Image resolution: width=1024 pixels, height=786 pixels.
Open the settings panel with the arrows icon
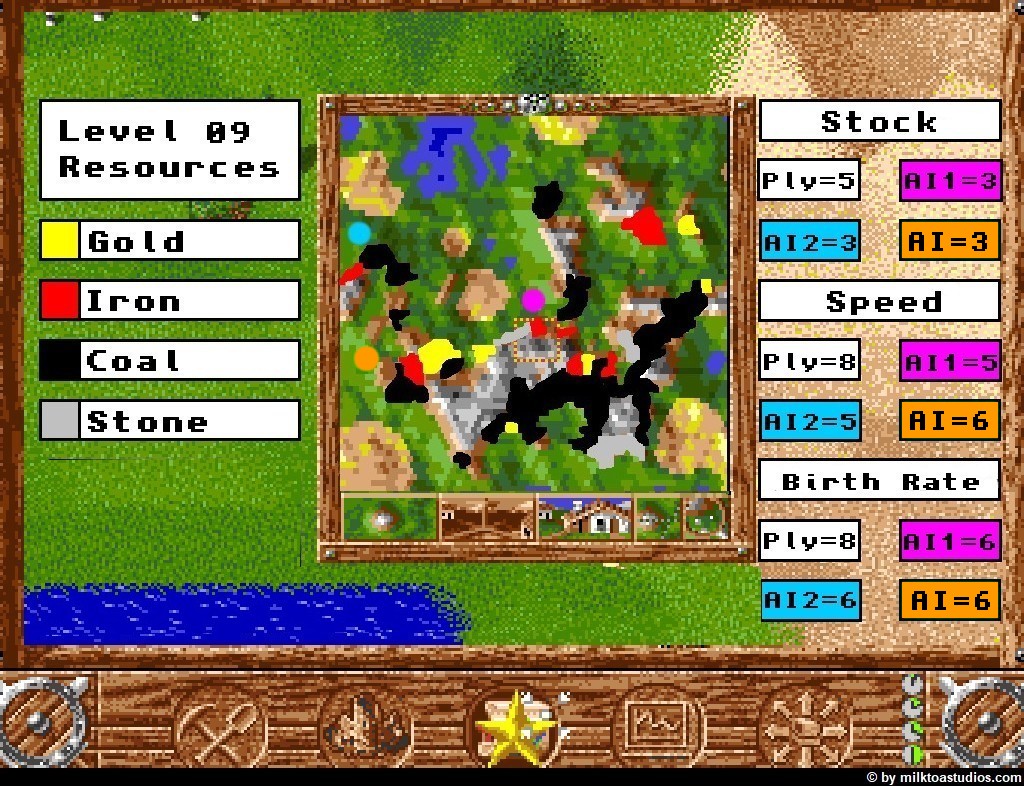tap(803, 727)
